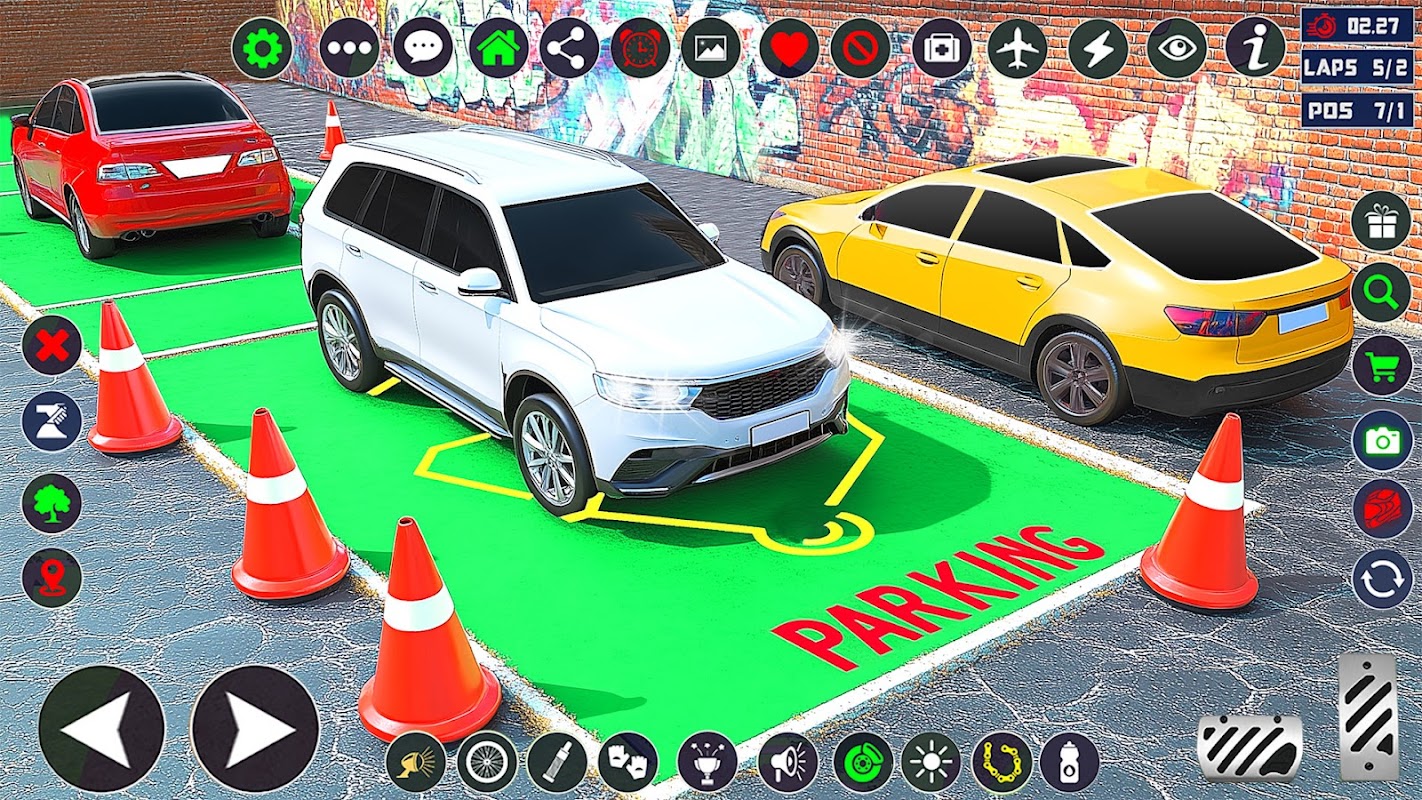Click the red X icon
This screenshot has width=1422, height=800.
(52, 346)
